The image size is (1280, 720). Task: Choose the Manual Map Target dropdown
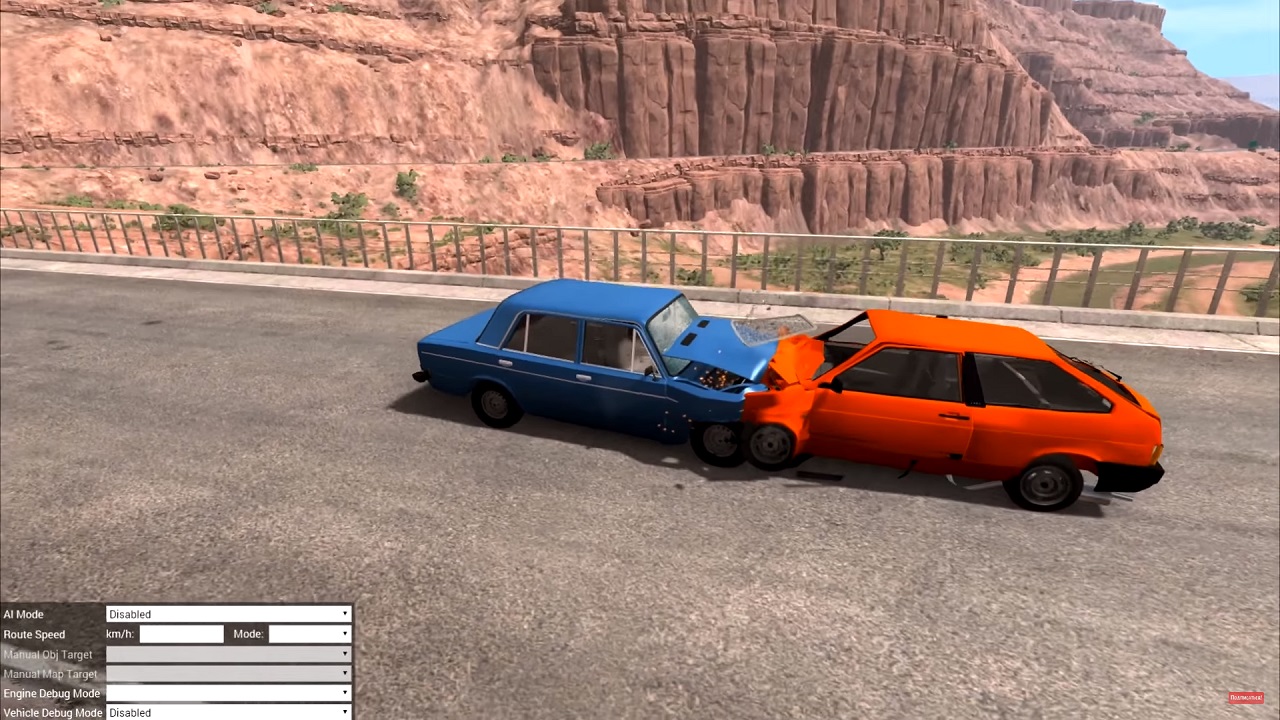229,674
